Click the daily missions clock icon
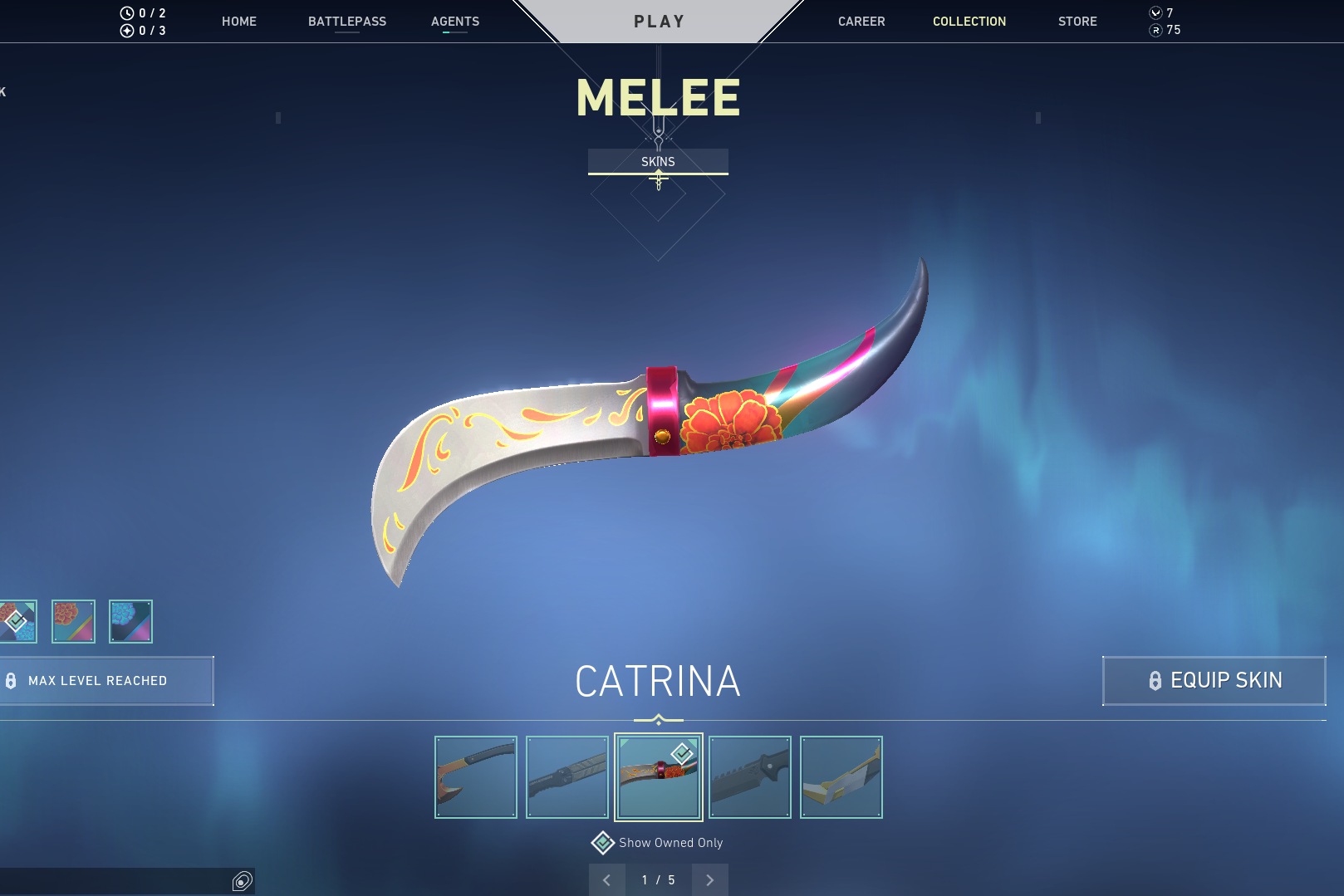This screenshot has width=1344, height=896. (126, 12)
